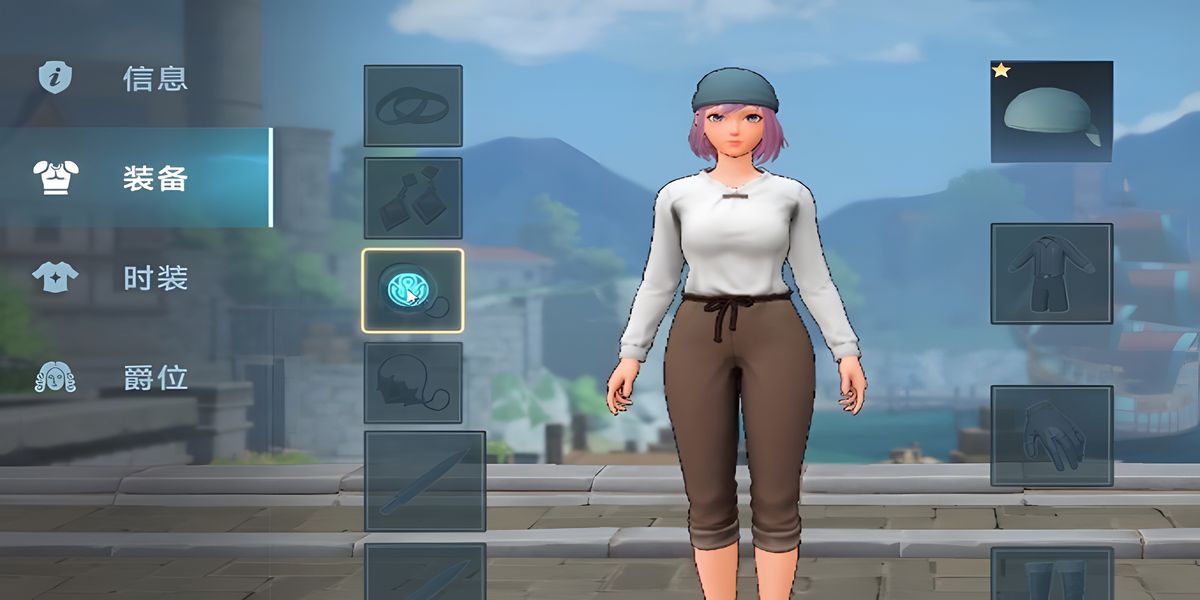
Task: Choose the earrings equipment slot
Action: click(x=413, y=198)
